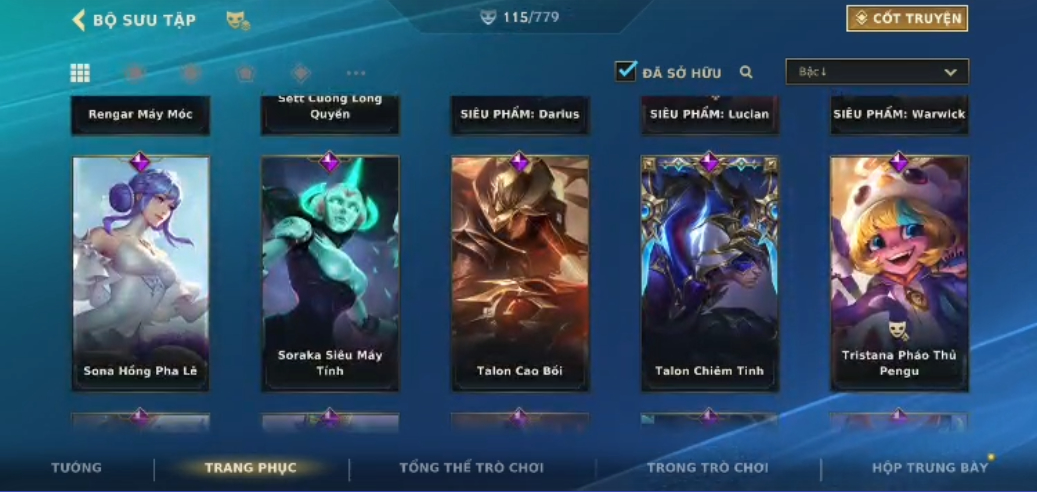Select the grid view filter icon
Image resolution: width=1037 pixels, height=492 pixels.
80,73
